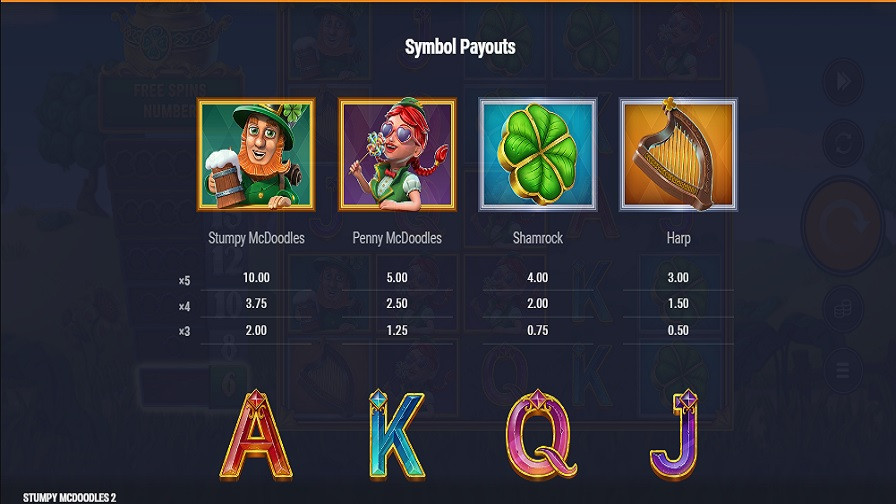896x504 pixels.
Task: Click the dimmed fast-forward turbo button
Action: point(842,79)
